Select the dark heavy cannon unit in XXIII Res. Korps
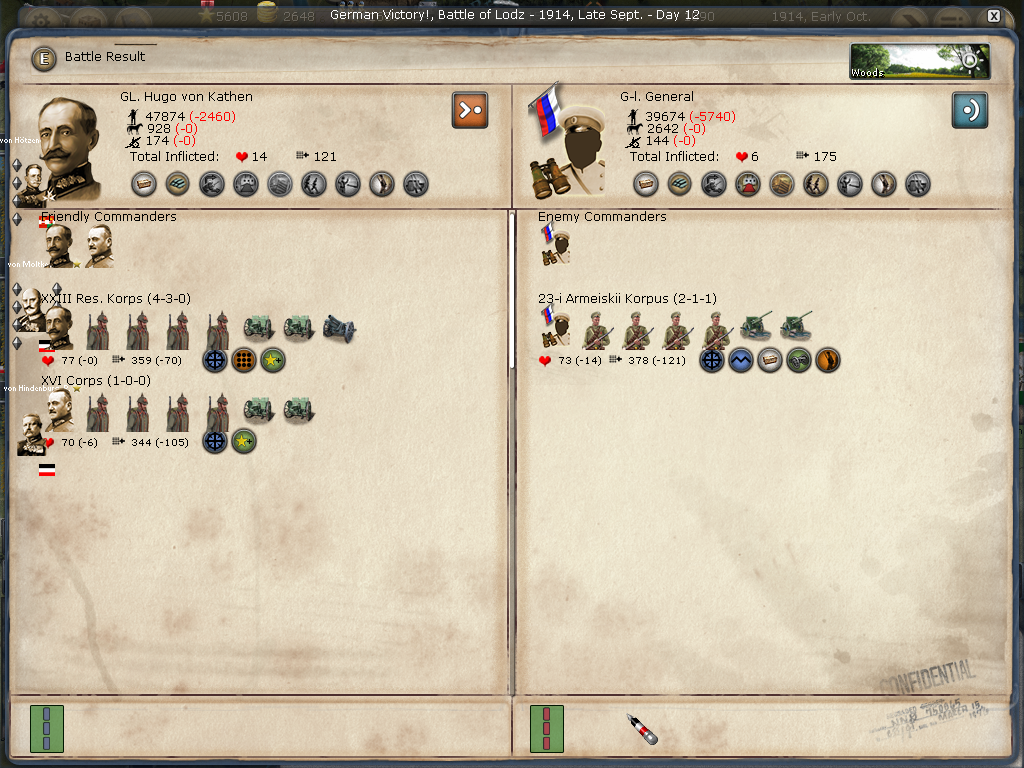The height and width of the screenshot is (768, 1024). click(x=339, y=328)
